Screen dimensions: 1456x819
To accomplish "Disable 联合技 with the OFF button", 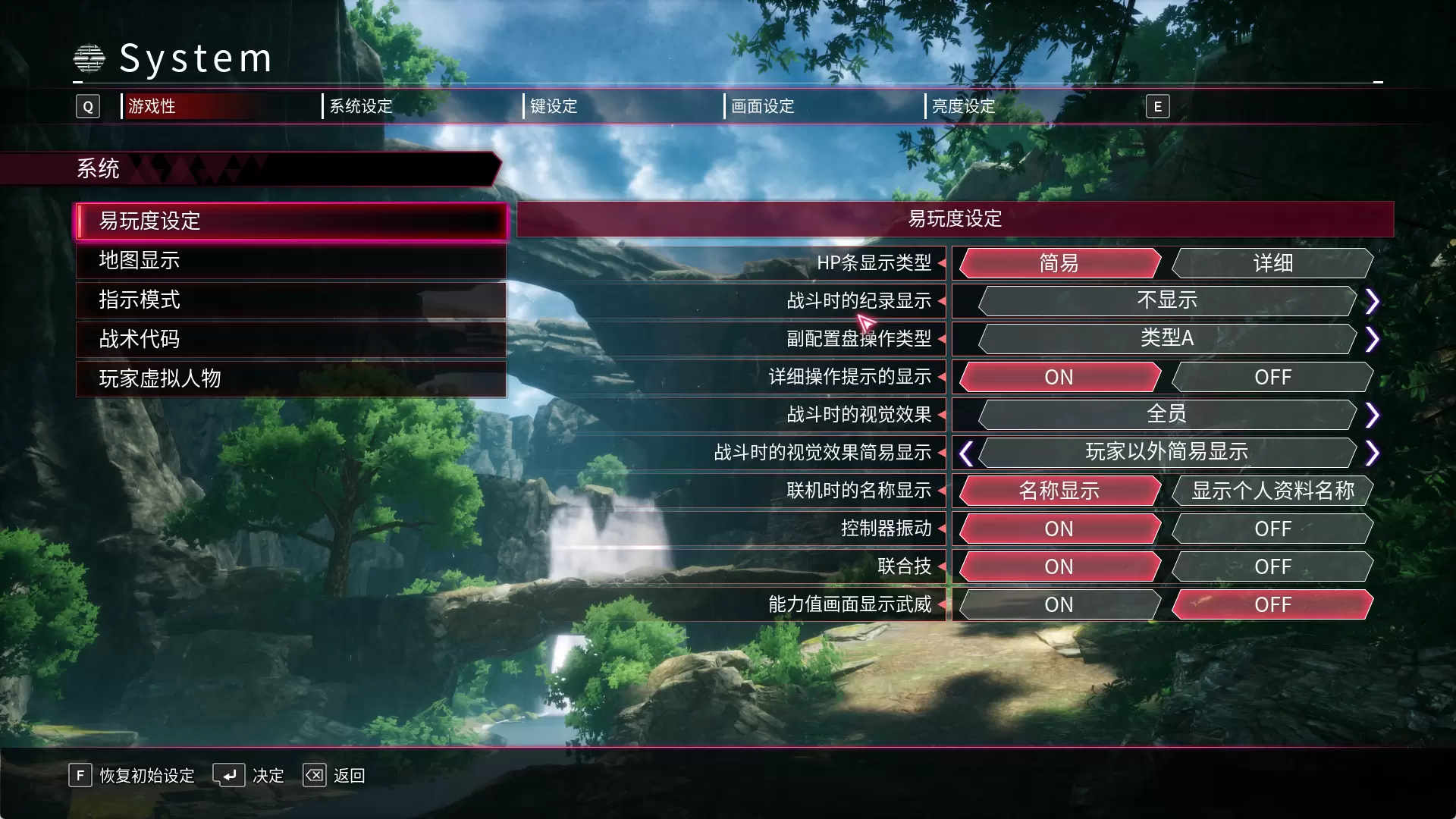I will (x=1272, y=566).
